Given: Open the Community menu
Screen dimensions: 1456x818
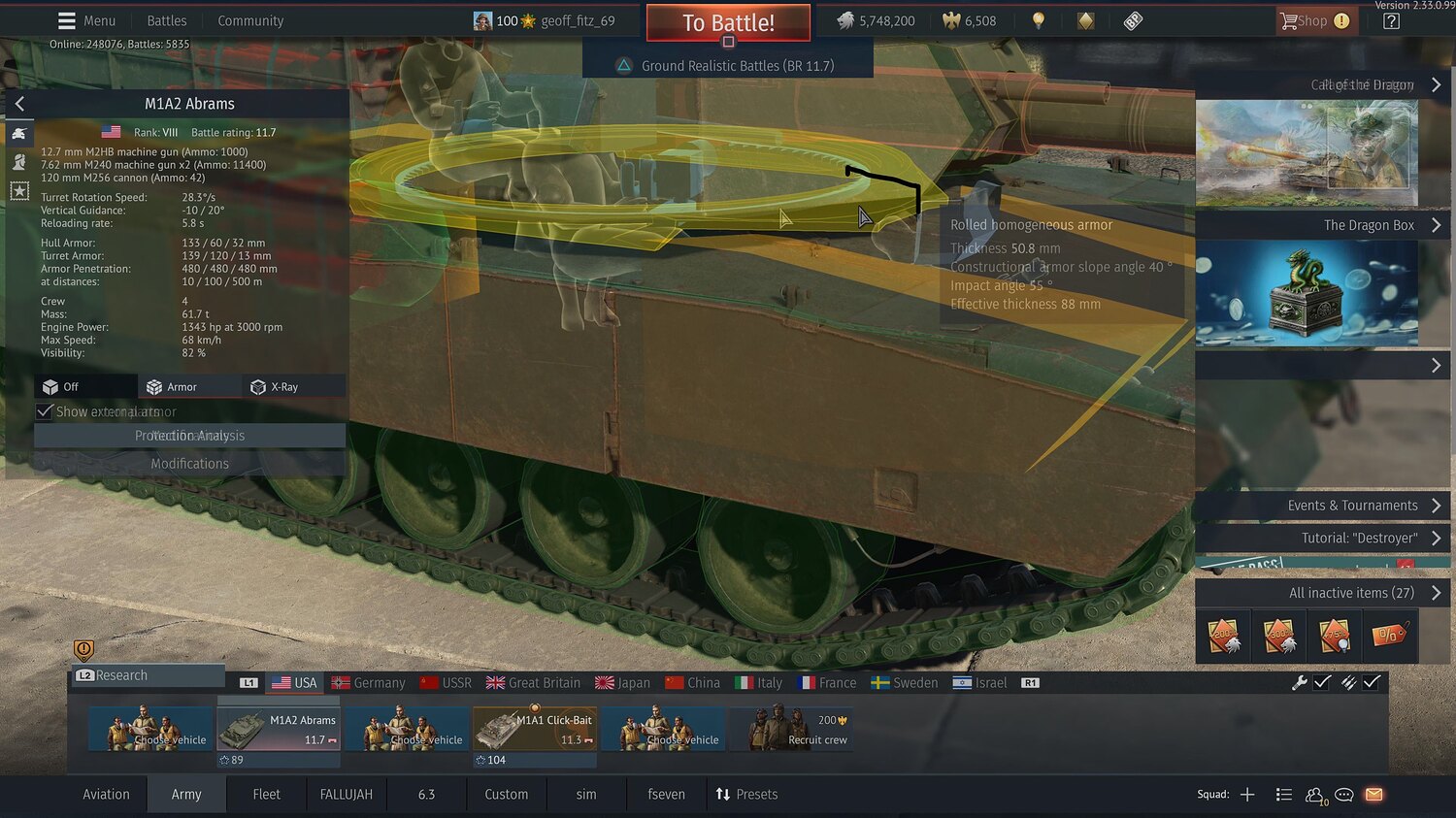Looking at the screenshot, I should click(x=249, y=20).
